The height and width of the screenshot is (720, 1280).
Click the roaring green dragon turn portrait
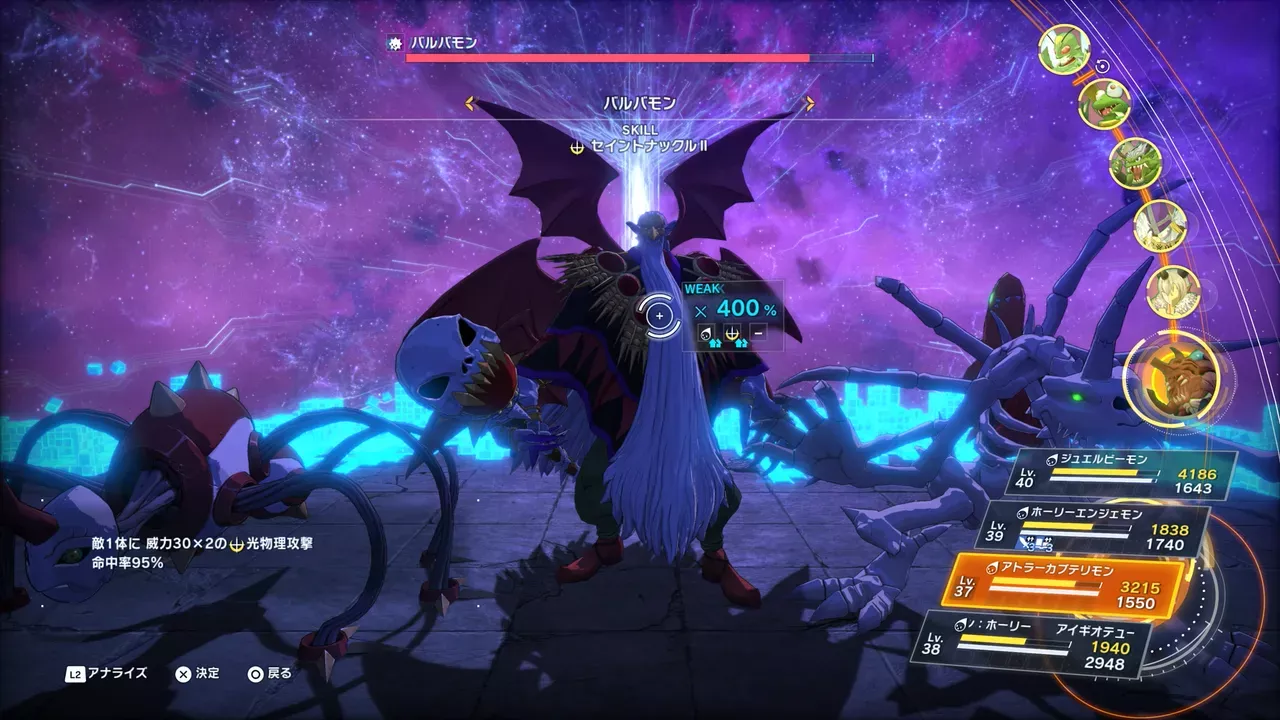click(x=1135, y=163)
